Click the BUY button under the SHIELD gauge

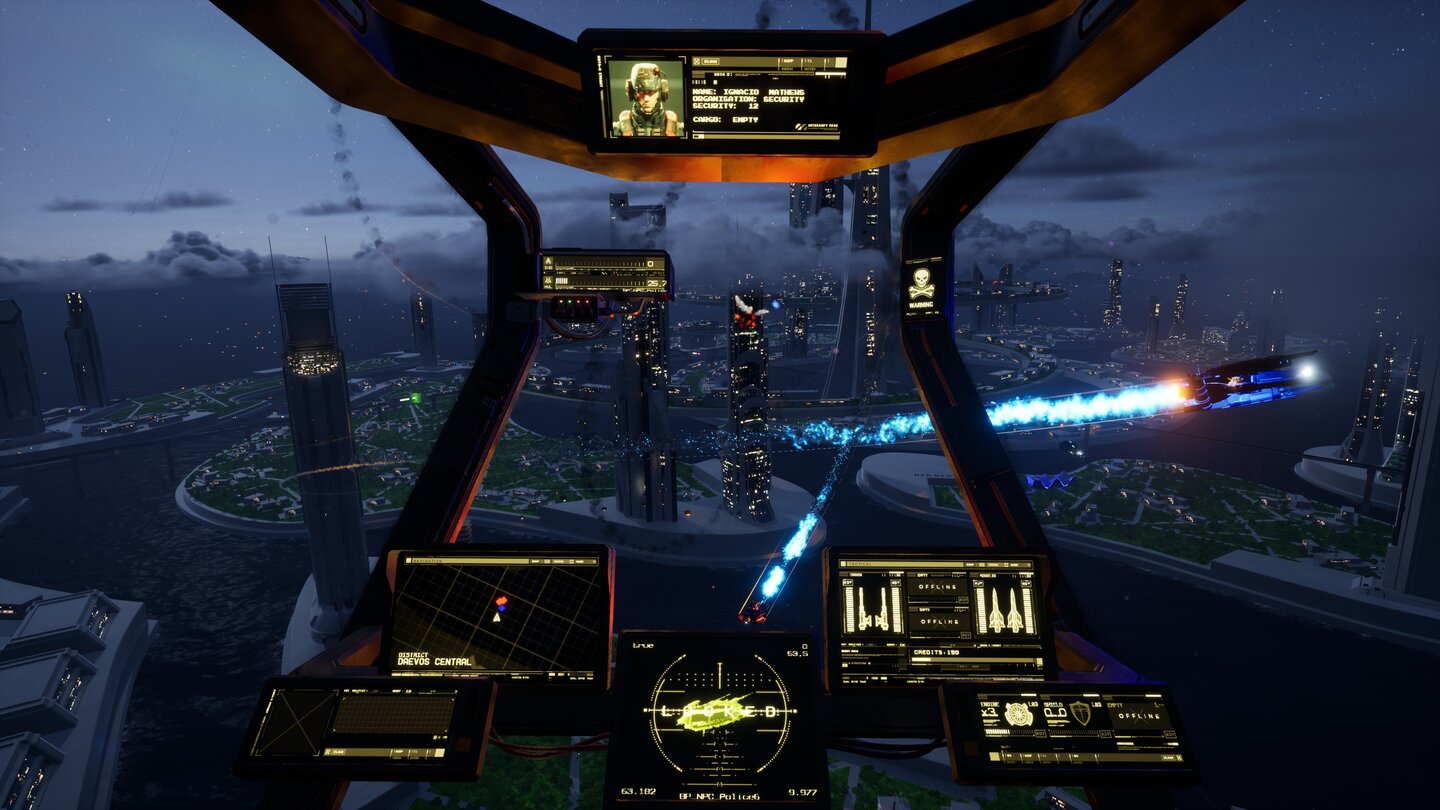point(1103,733)
